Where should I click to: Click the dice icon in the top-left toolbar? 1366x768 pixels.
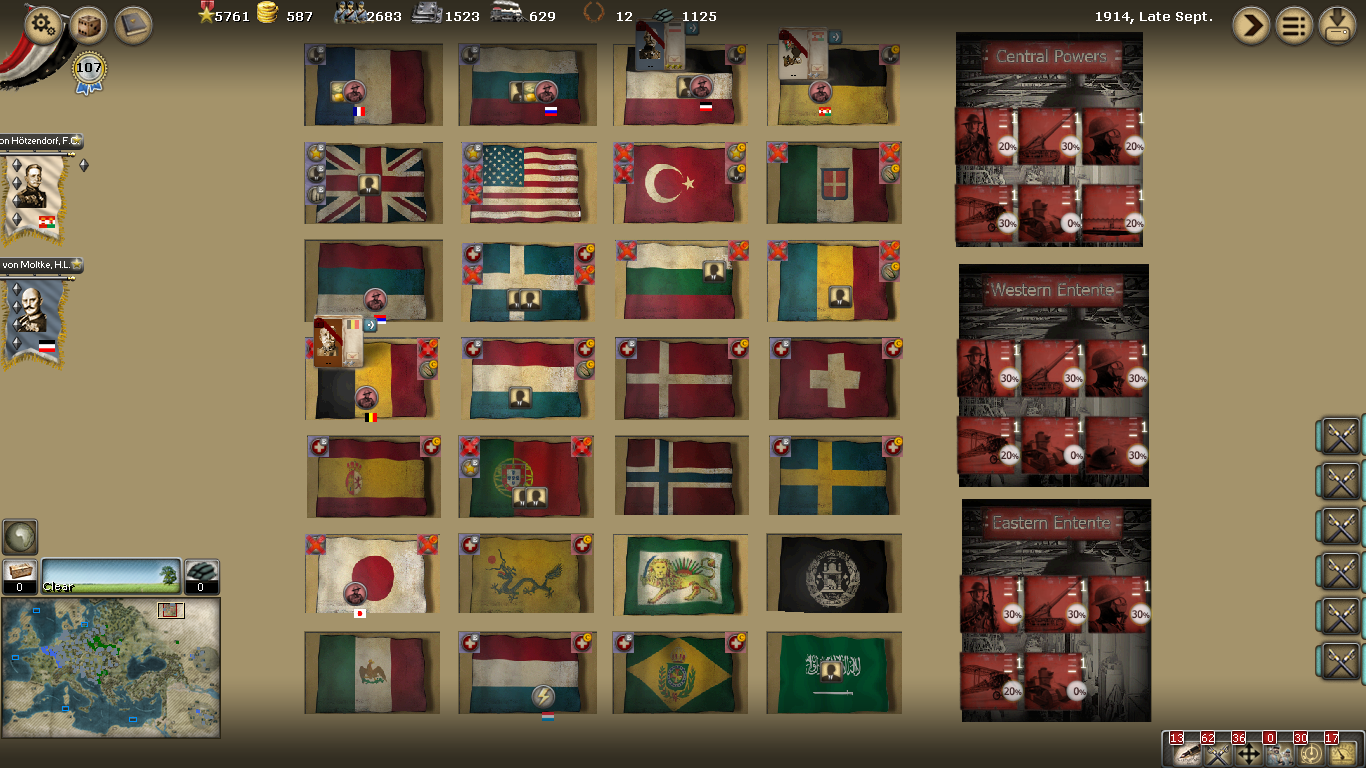(88, 25)
